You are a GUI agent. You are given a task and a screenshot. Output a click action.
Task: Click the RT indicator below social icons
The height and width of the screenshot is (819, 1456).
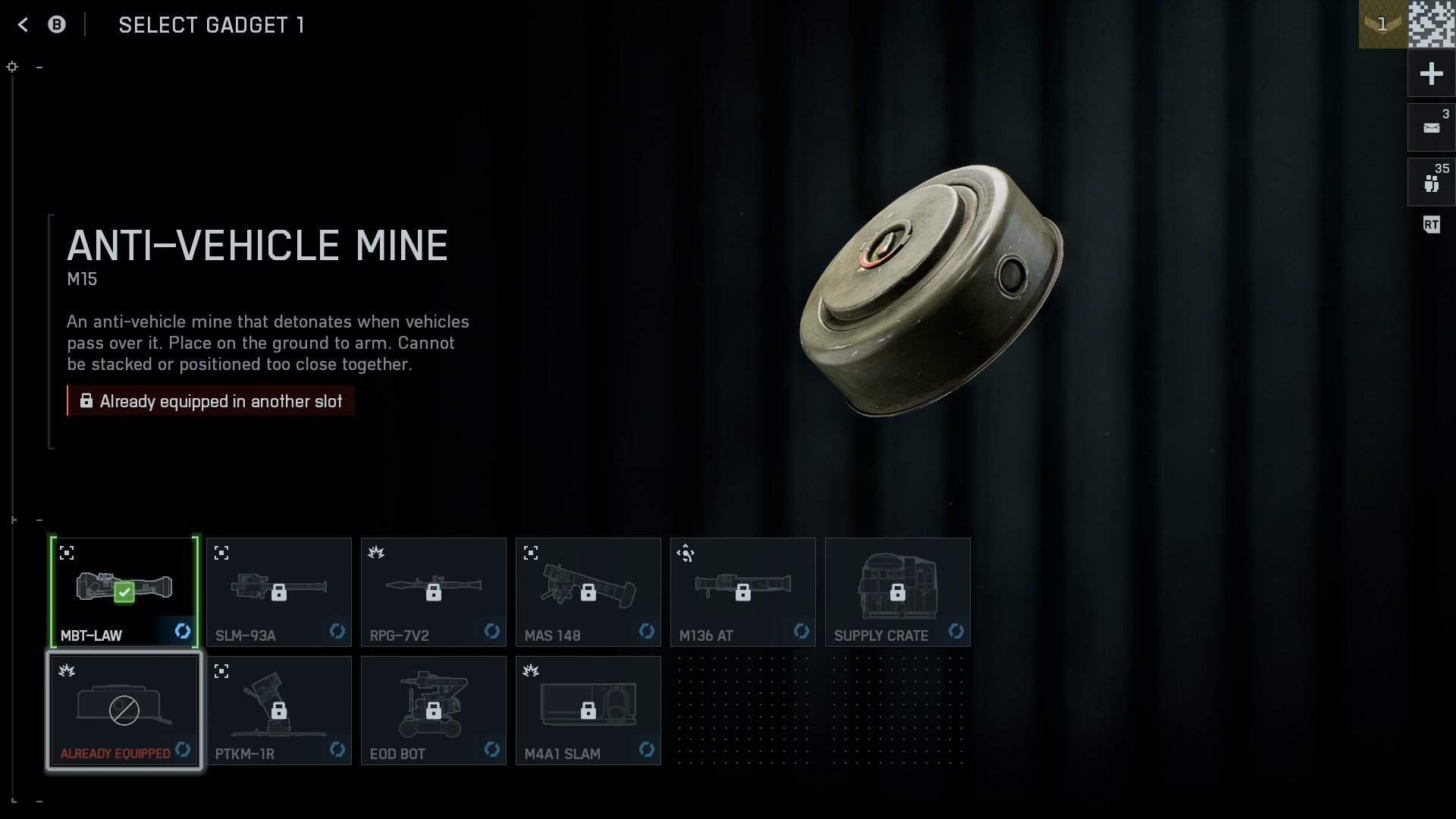(x=1430, y=225)
